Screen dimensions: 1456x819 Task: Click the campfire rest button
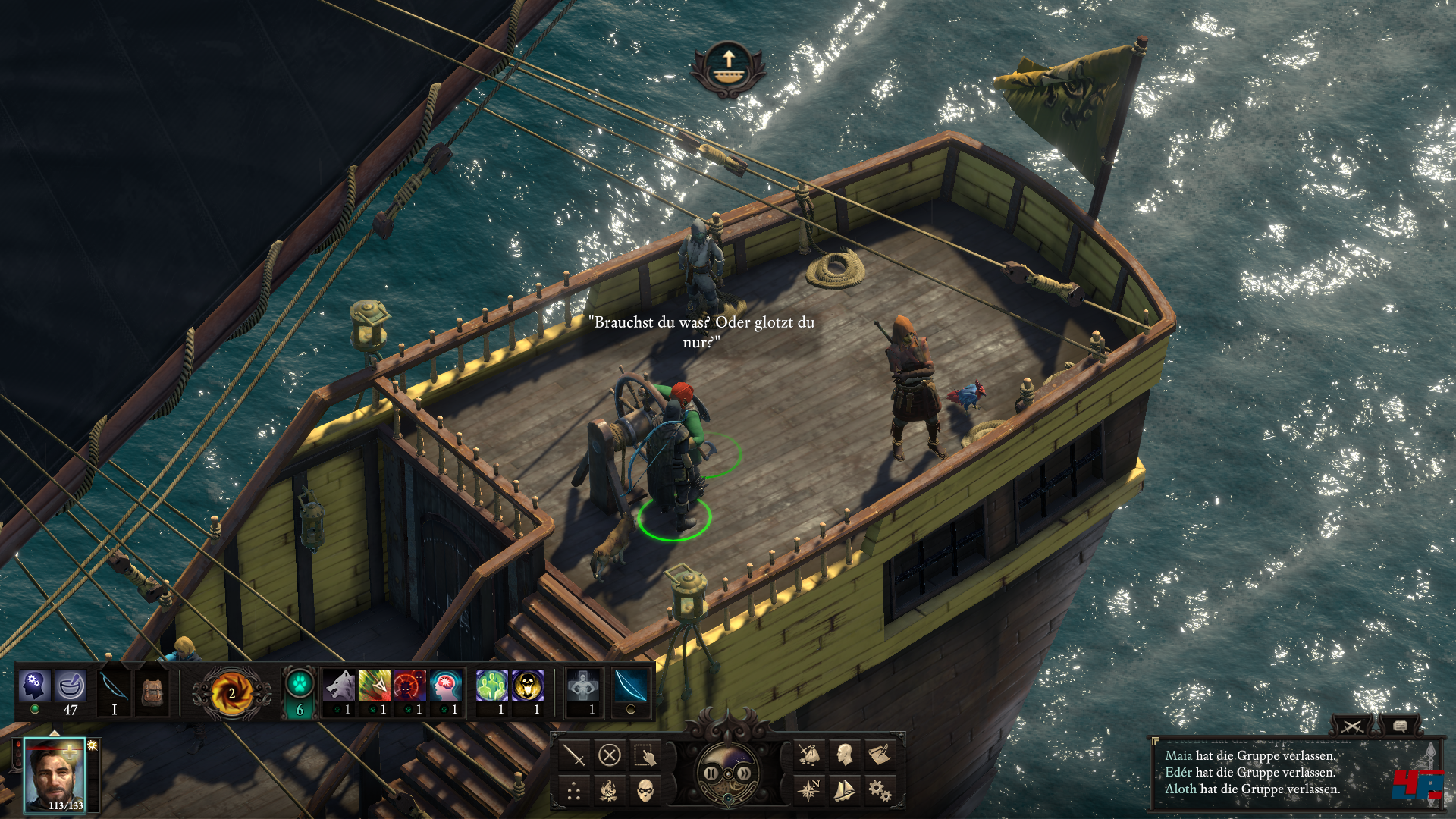tap(610, 792)
